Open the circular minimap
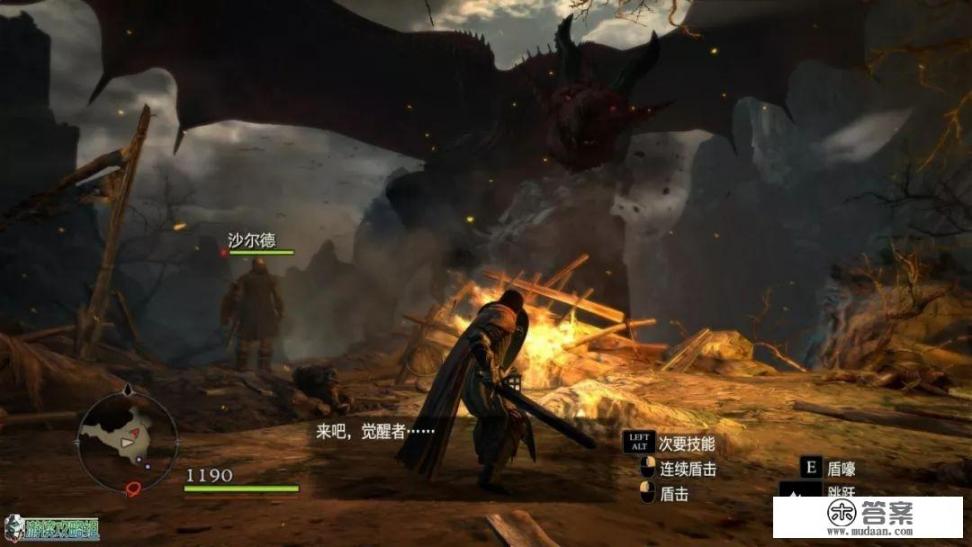The height and width of the screenshot is (547, 972). click(128, 440)
